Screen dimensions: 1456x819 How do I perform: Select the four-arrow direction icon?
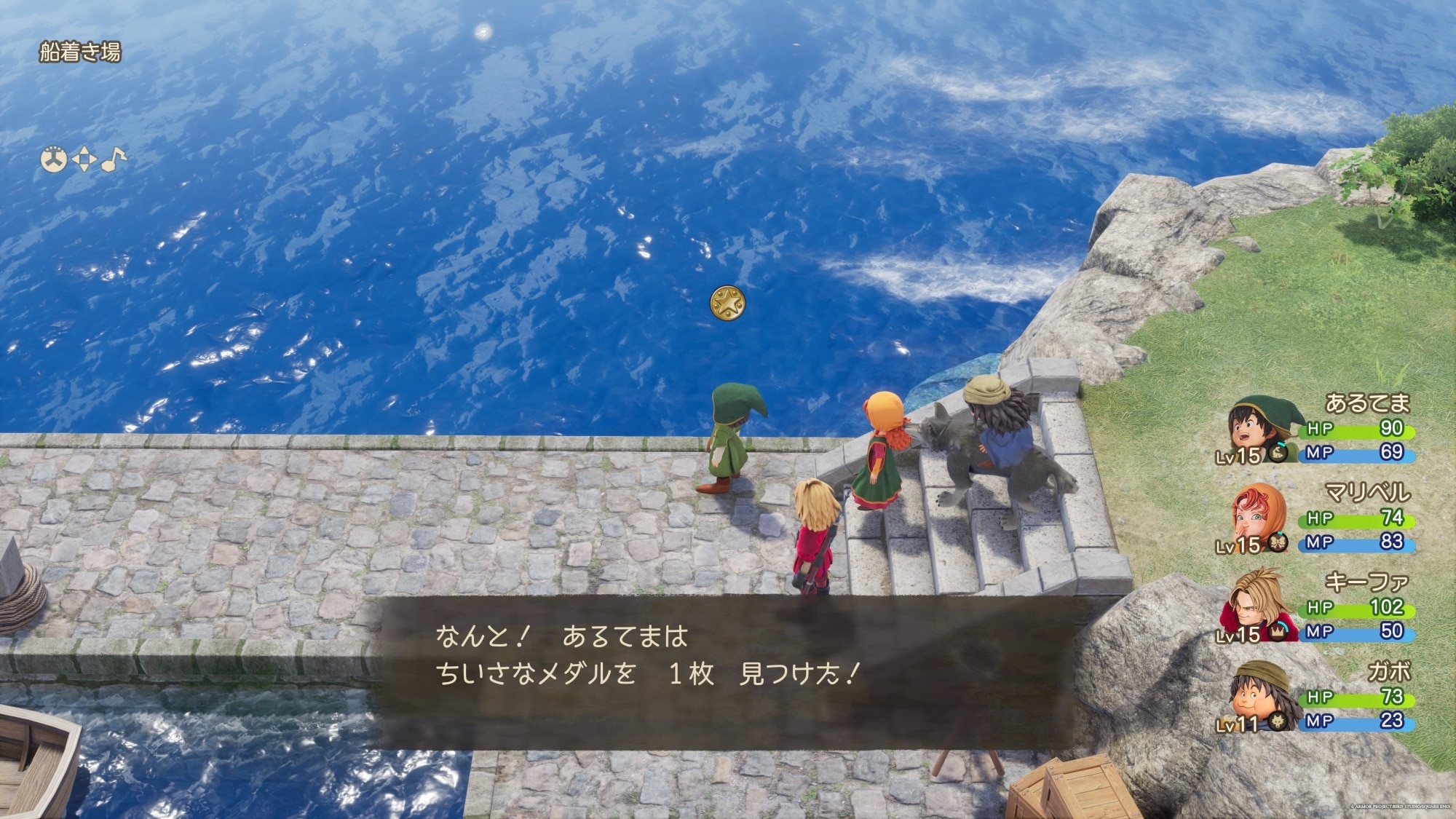(x=84, y=159)
